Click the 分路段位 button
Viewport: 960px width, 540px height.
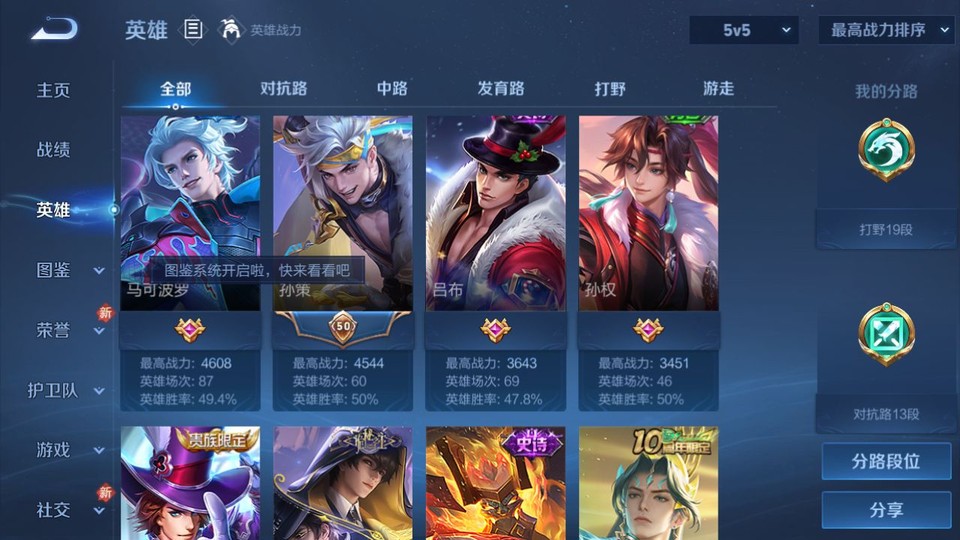point(886,462)
